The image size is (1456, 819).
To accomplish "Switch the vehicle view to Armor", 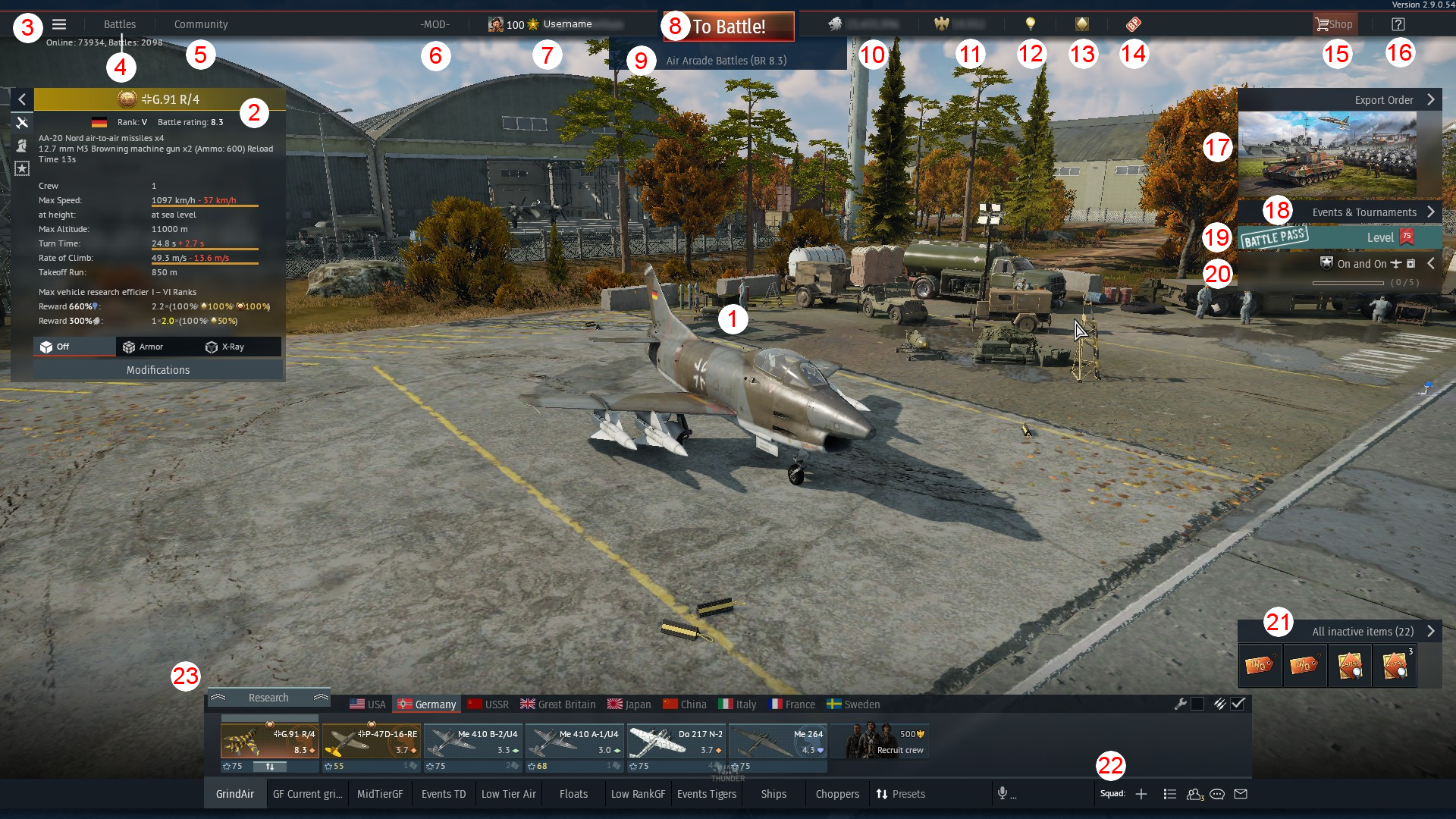I will (x=143, y=347).
